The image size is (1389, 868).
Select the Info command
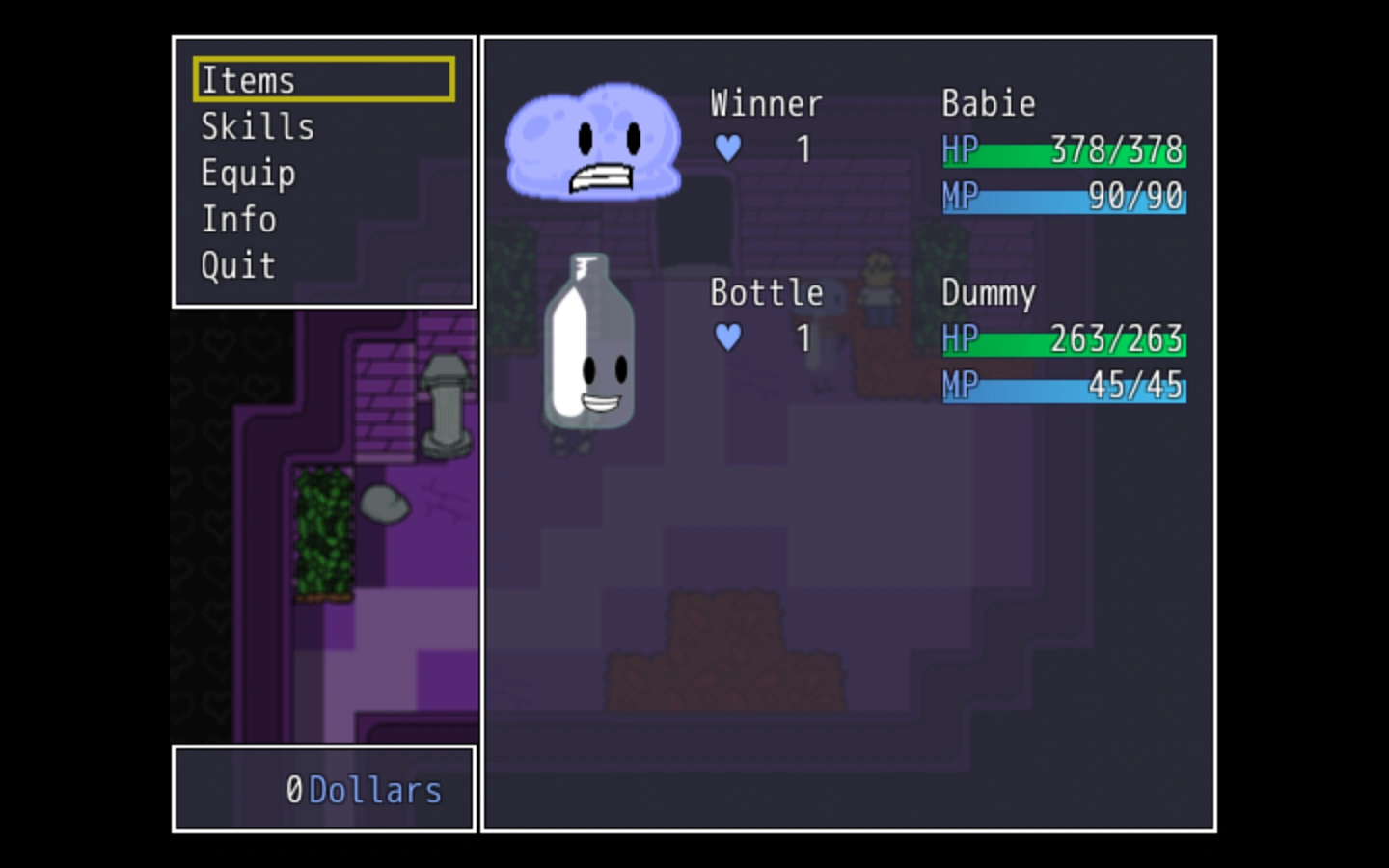pyautogui.click(x=237, y=220)
